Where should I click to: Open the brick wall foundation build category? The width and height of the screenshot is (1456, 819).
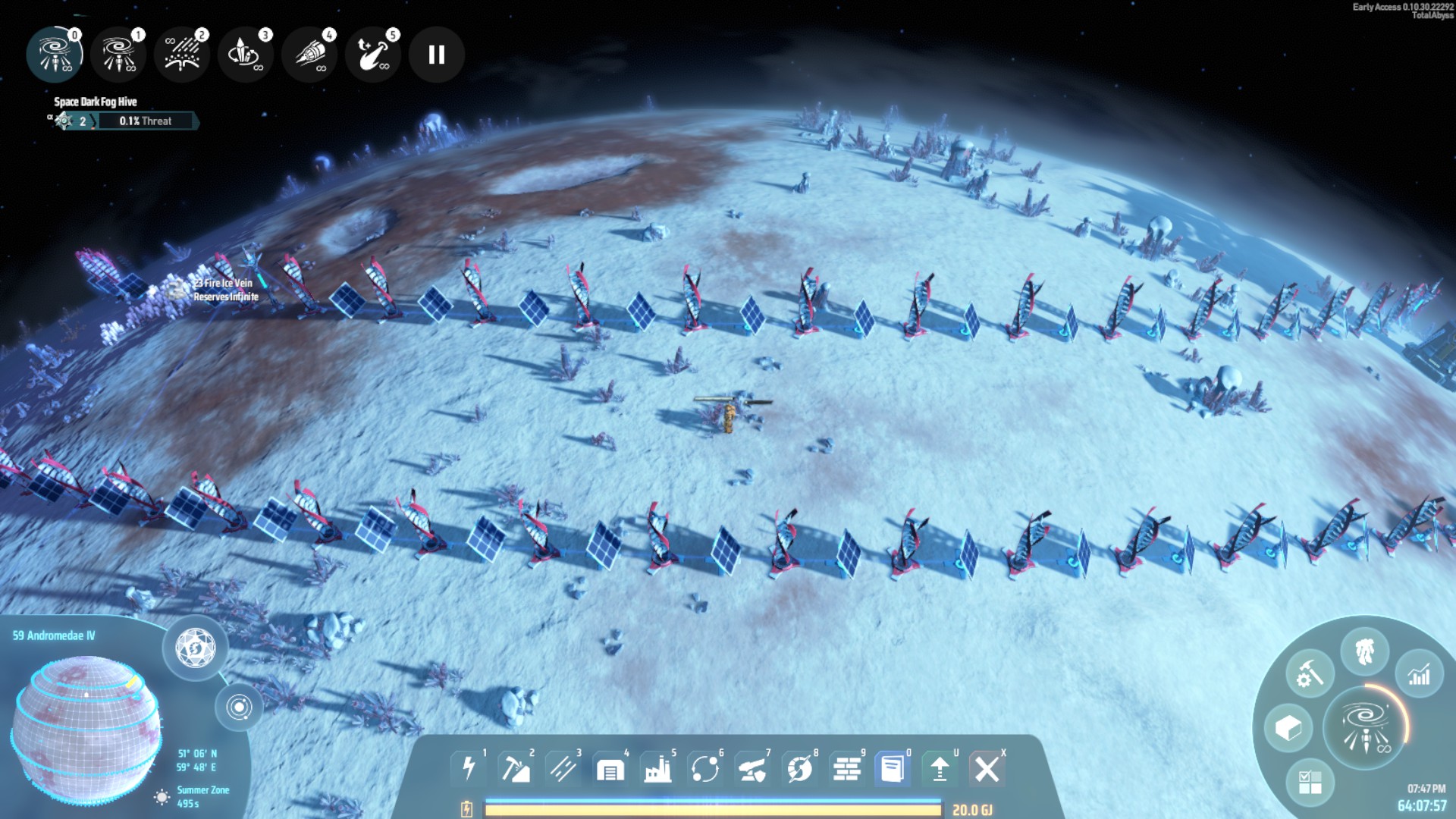pos(846,769)
